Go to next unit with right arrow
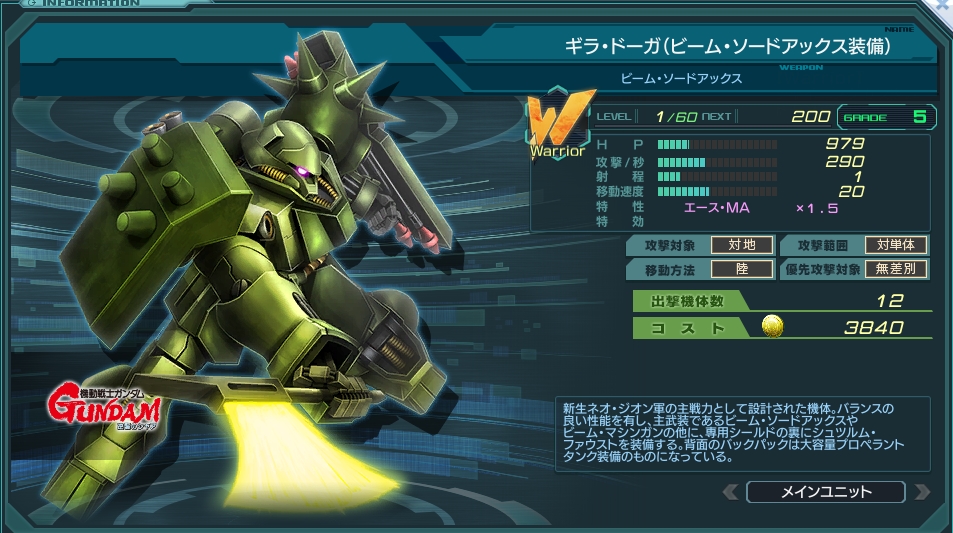 pos(921,492)
